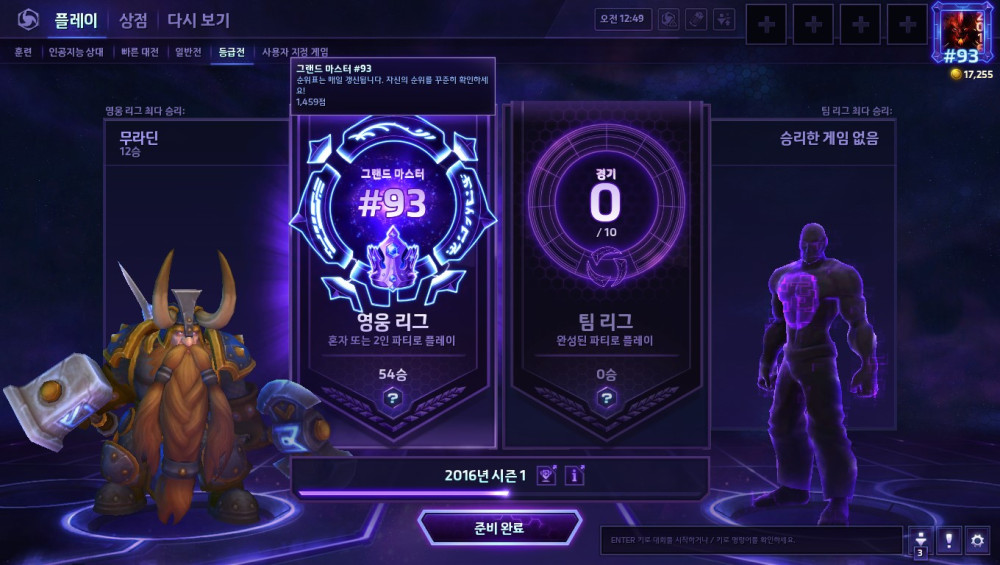Click the 준비 완료 ready button

(x=499, y=528)
